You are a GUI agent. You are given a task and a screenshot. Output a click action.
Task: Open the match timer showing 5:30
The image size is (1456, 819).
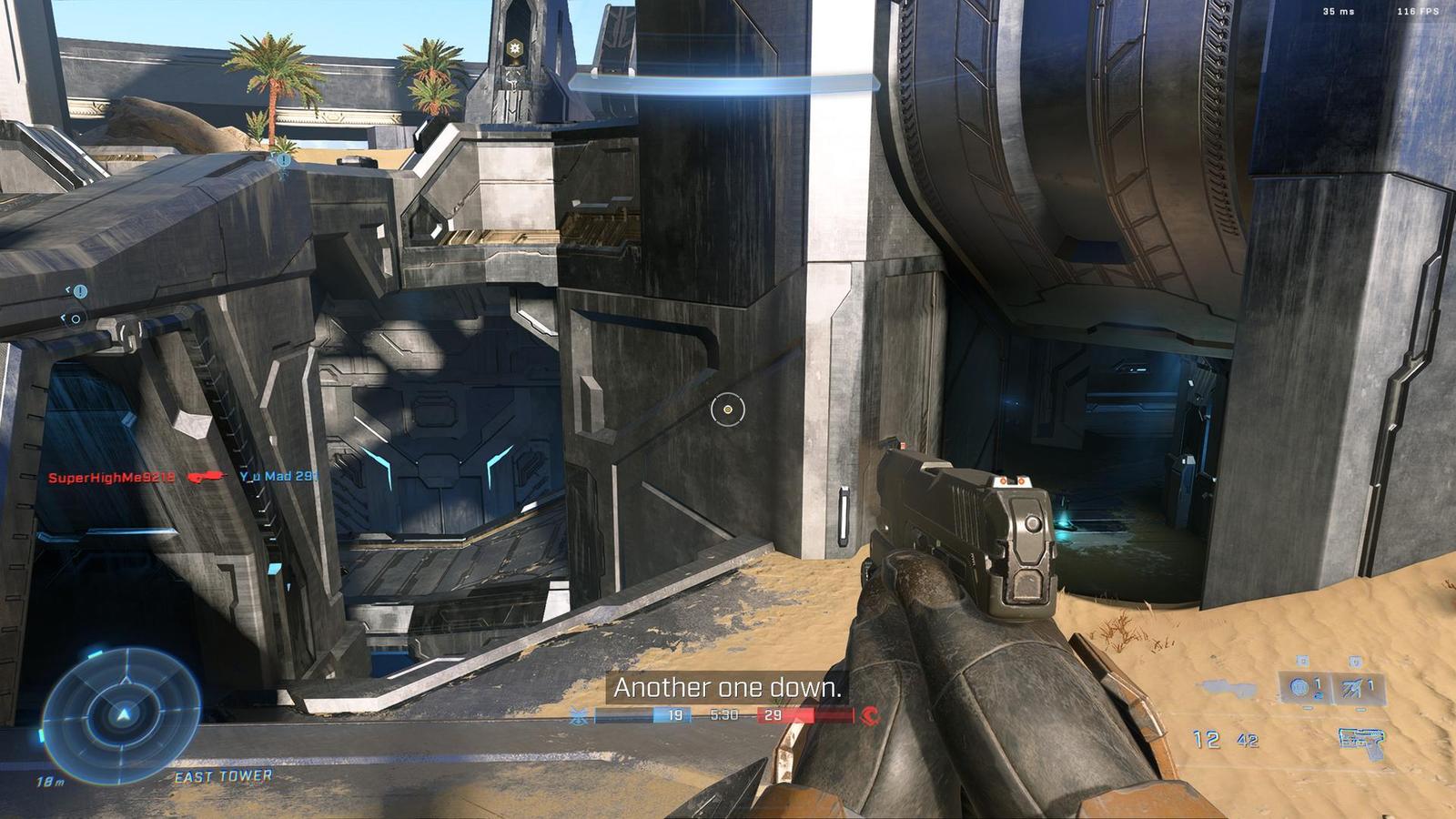(x=725, y=715)
